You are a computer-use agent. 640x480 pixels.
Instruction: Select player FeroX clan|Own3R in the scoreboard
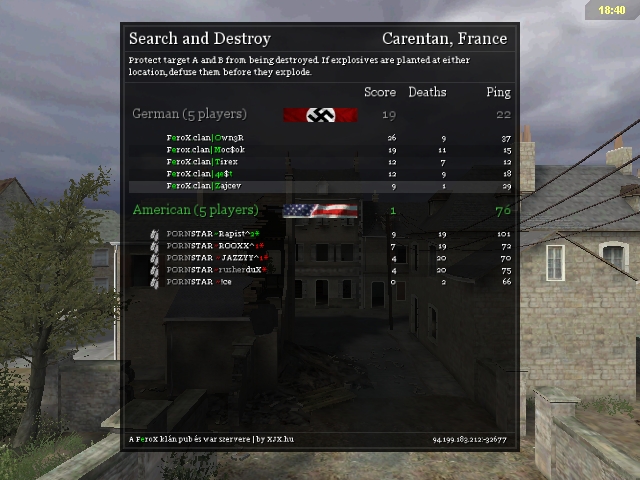(206, 138)
